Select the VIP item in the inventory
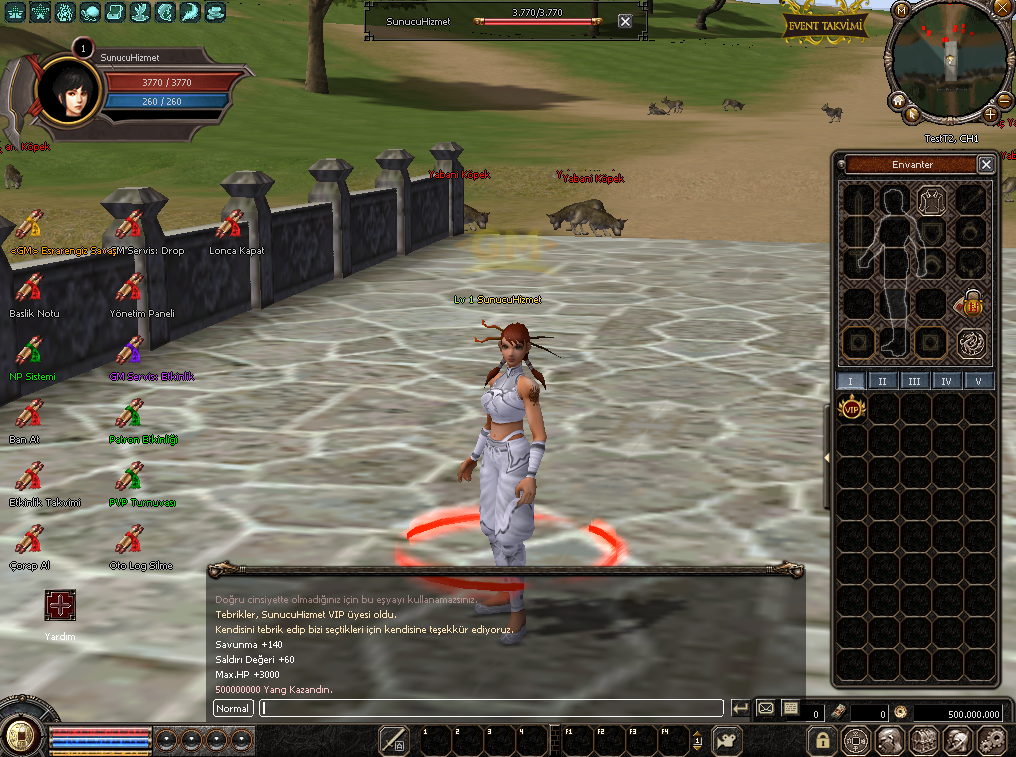The width and height of the screenshot is (1016, 757). pyautogui.click(x=852, y=407)
